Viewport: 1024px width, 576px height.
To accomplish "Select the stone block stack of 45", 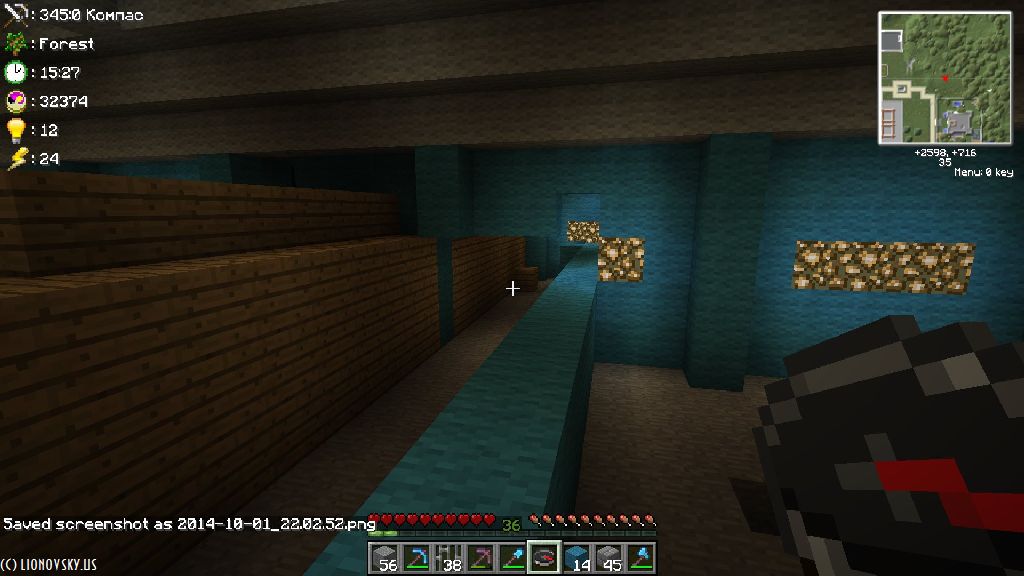I will pyautogui.click(x=608, y=557).
